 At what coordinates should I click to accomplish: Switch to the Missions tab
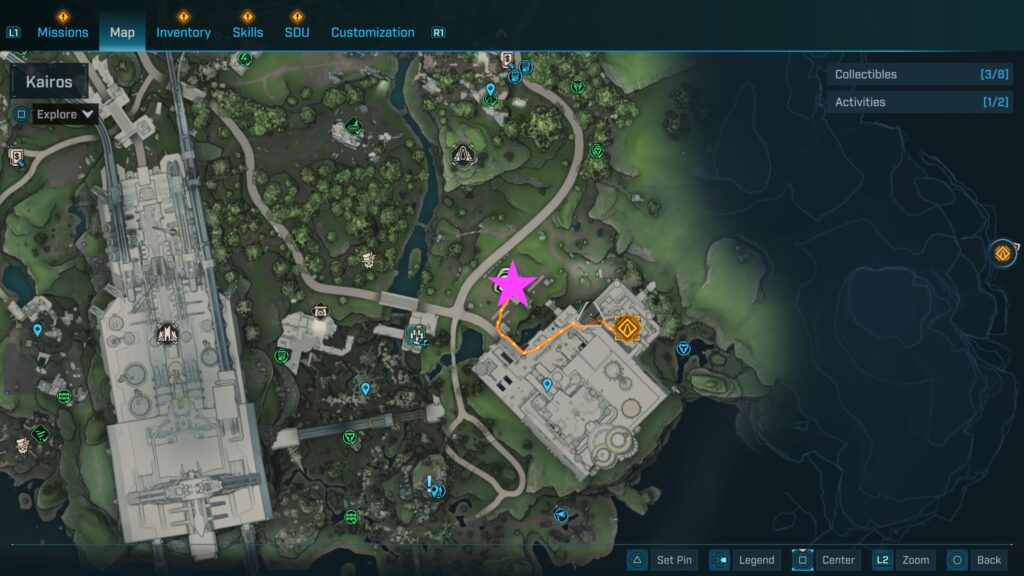click(x=64, y=32)
